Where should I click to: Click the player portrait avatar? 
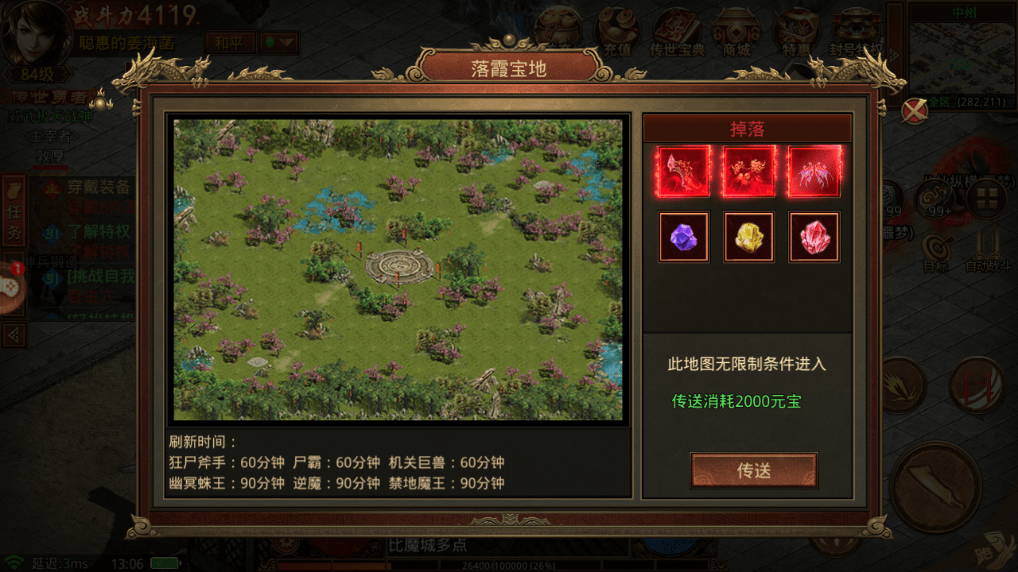click(x=33, y=32)
